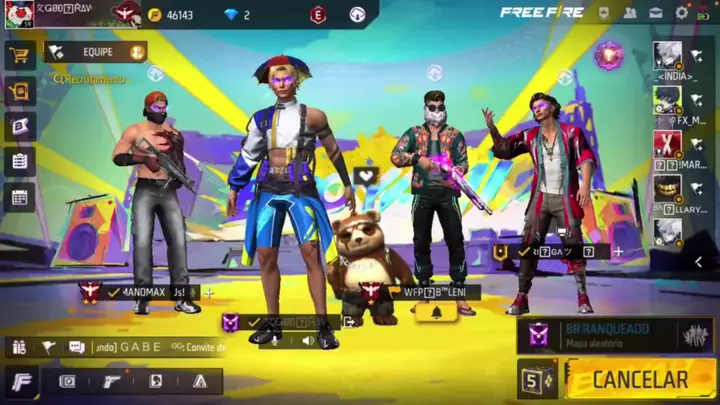Image resolution: width=720 pixels, height=405 pixels.
Task: Open the BR Ranqueado mode selector
Action: [x=615, y=335]
